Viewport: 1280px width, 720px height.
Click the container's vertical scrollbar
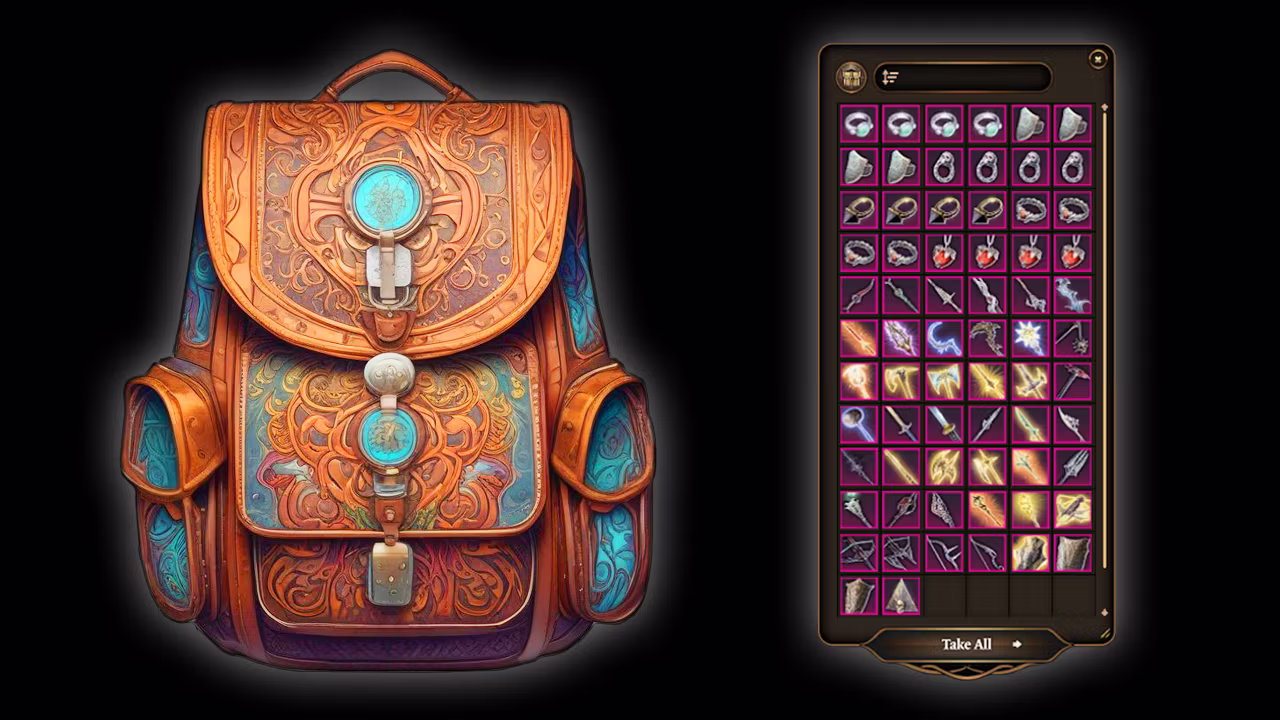(1104, 340)
